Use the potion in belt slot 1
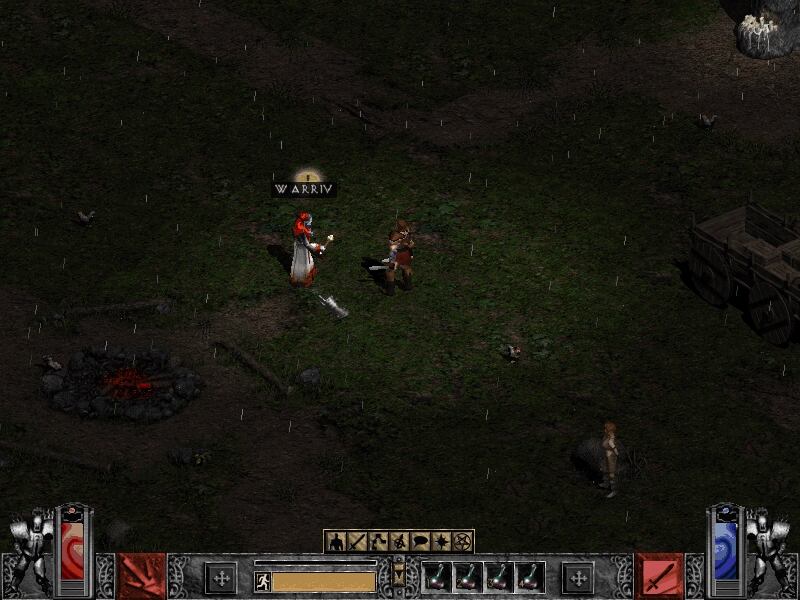800x600 pixels. [437, 577]
